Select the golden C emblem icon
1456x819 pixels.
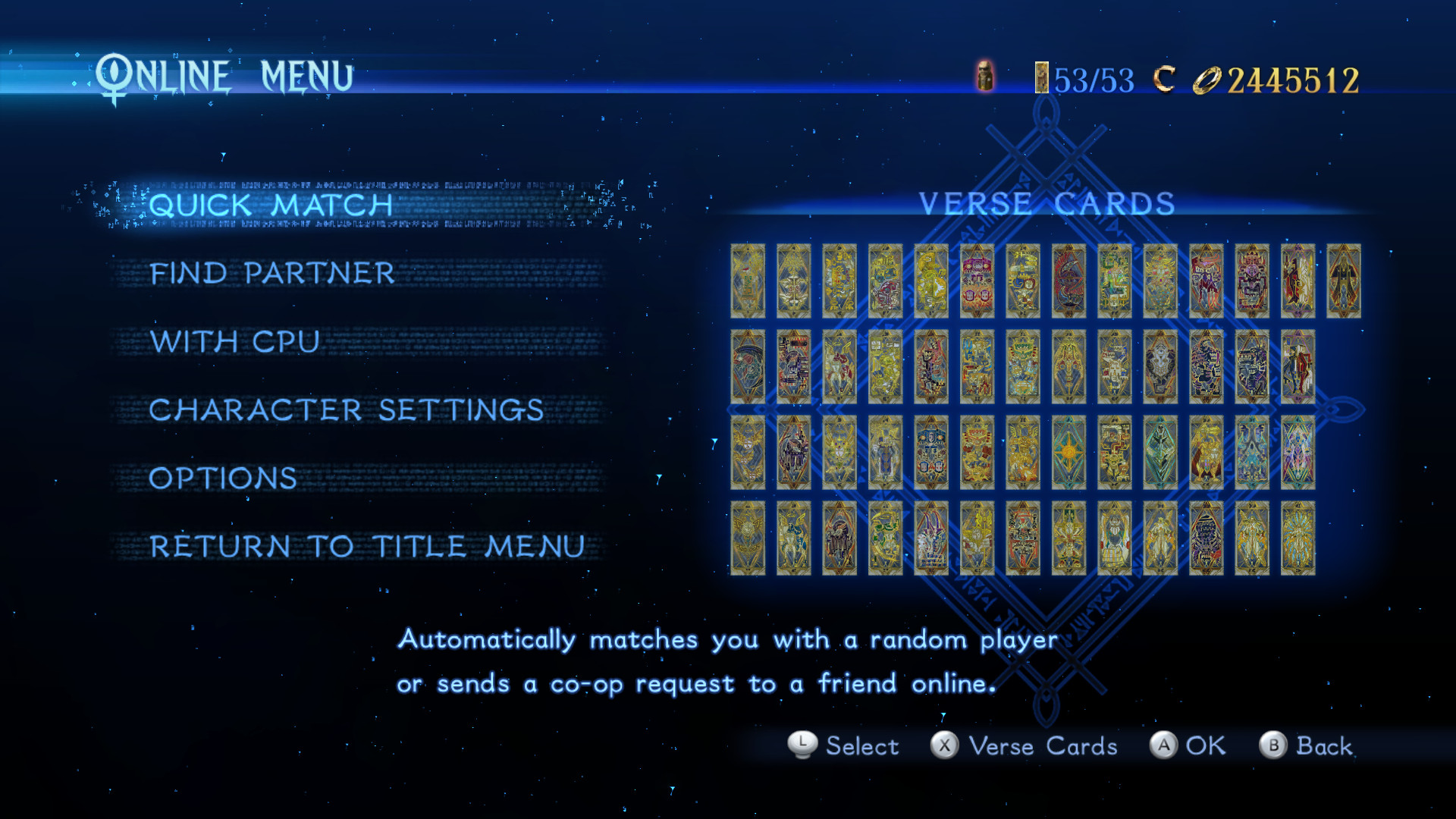[x=1163, y=77]
